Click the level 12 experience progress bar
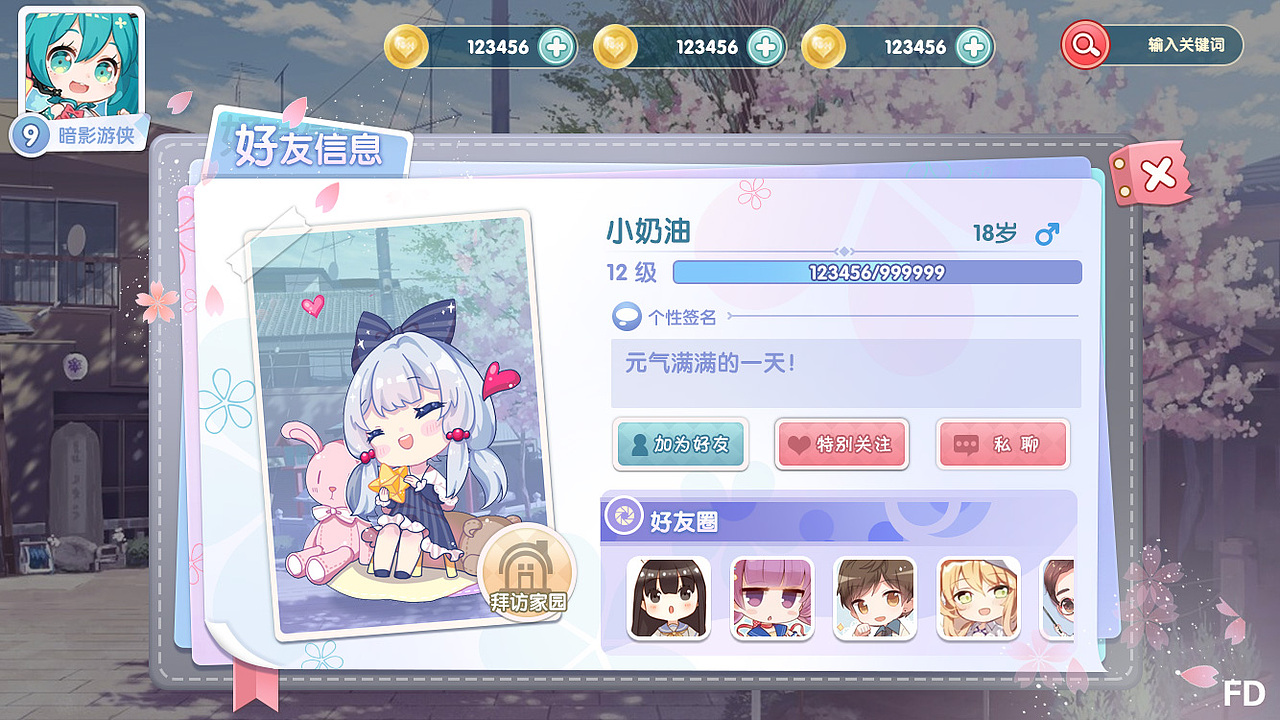The height and width of the screenshot is (720, 1280). (x=877, y=271)
